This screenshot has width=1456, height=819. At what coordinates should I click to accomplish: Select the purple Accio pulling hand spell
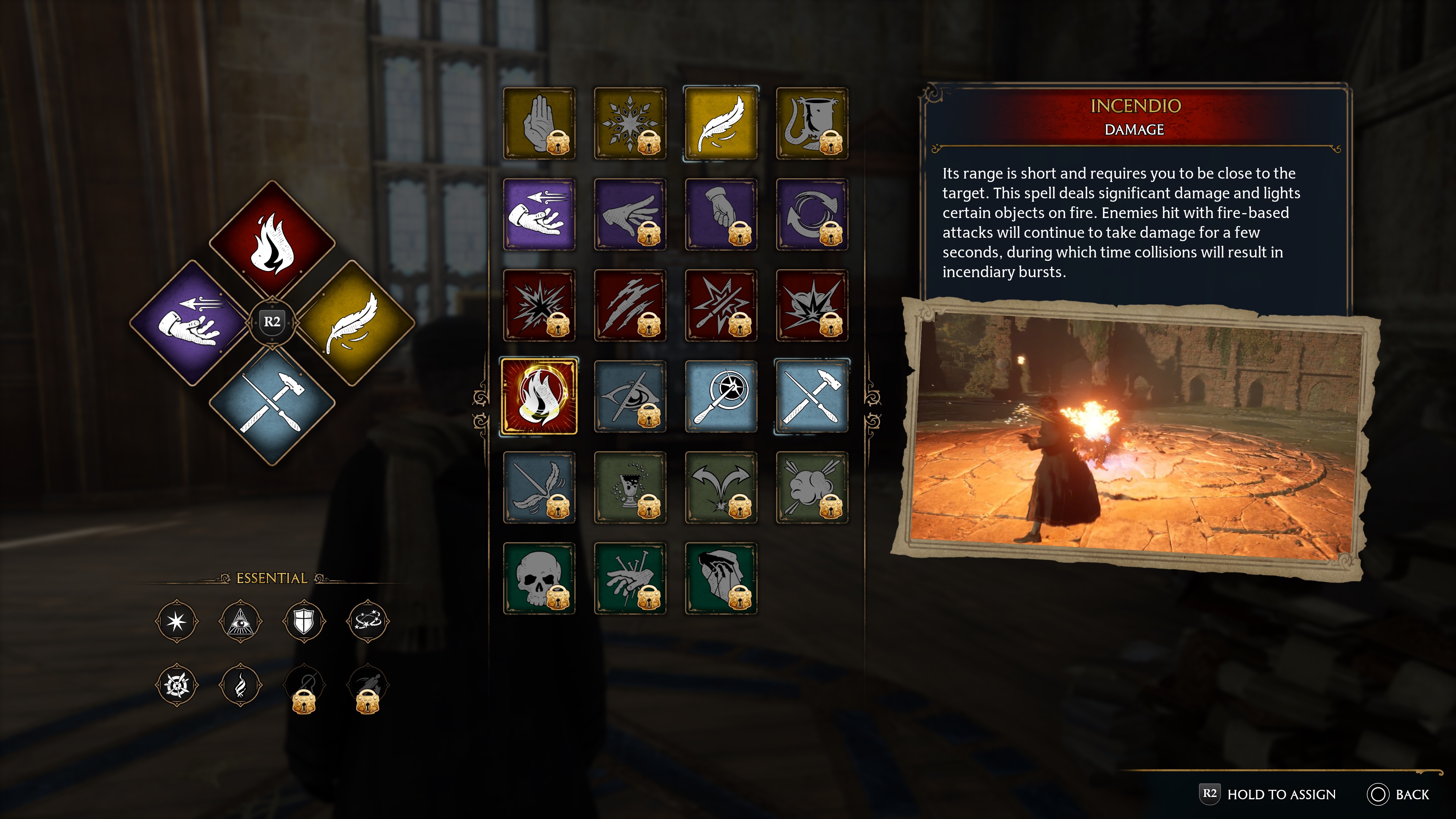click(x=539, y=215)
